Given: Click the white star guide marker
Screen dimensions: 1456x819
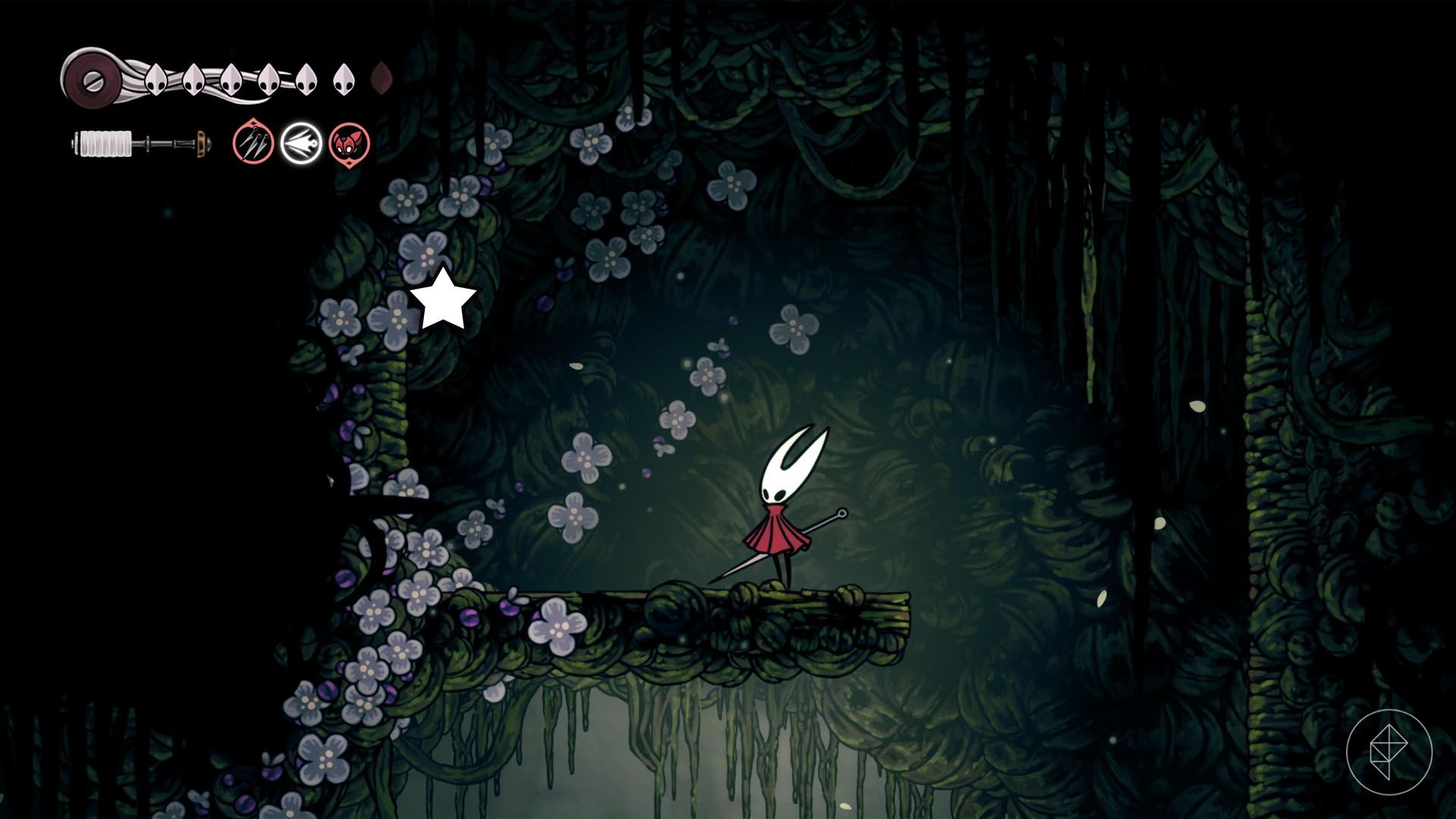Looking at the screenshot, I should point(443,300).
